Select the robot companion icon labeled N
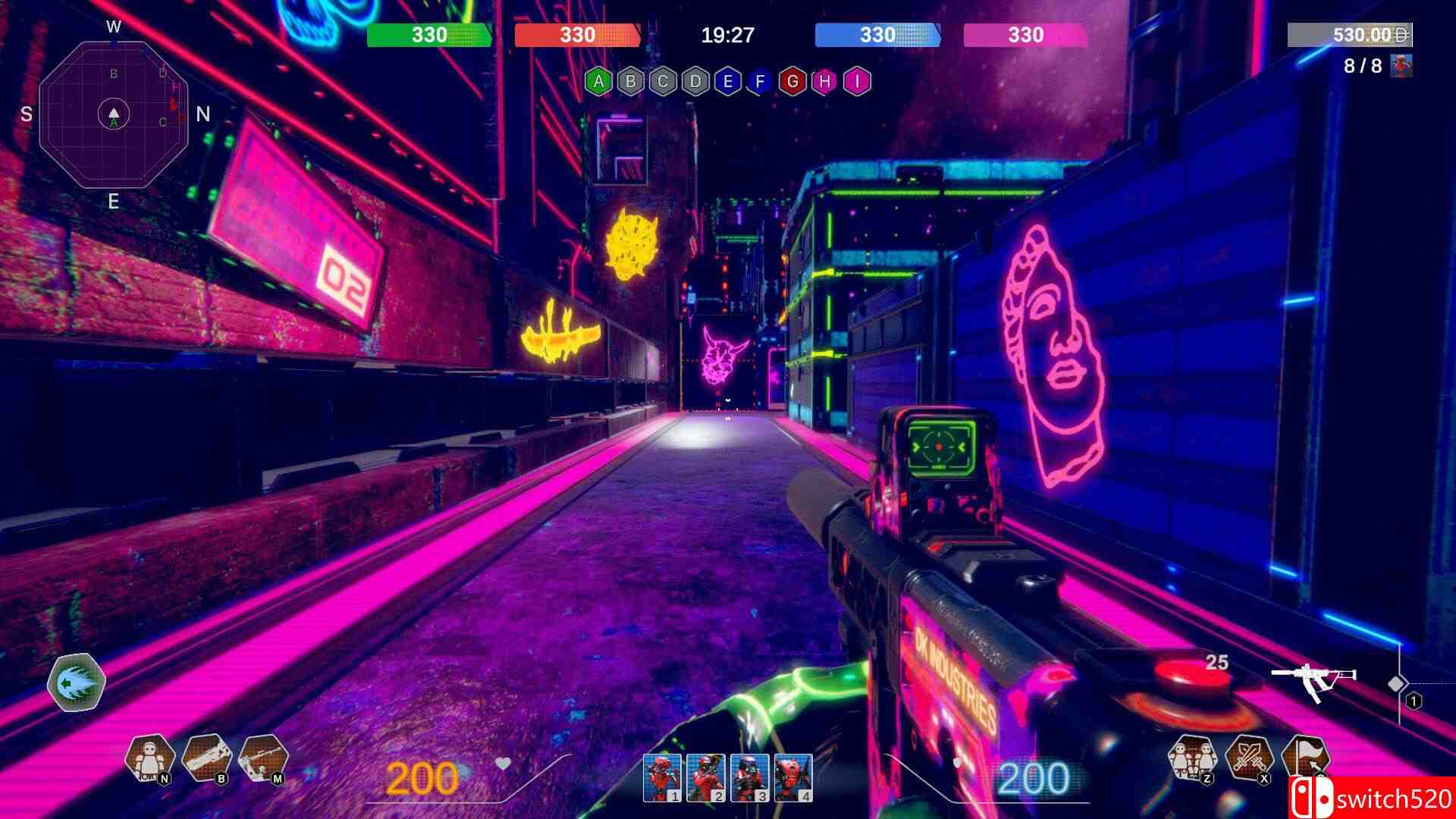Image resolution: width=1456 pixels, height=819 pixels. tap(148, 758)
